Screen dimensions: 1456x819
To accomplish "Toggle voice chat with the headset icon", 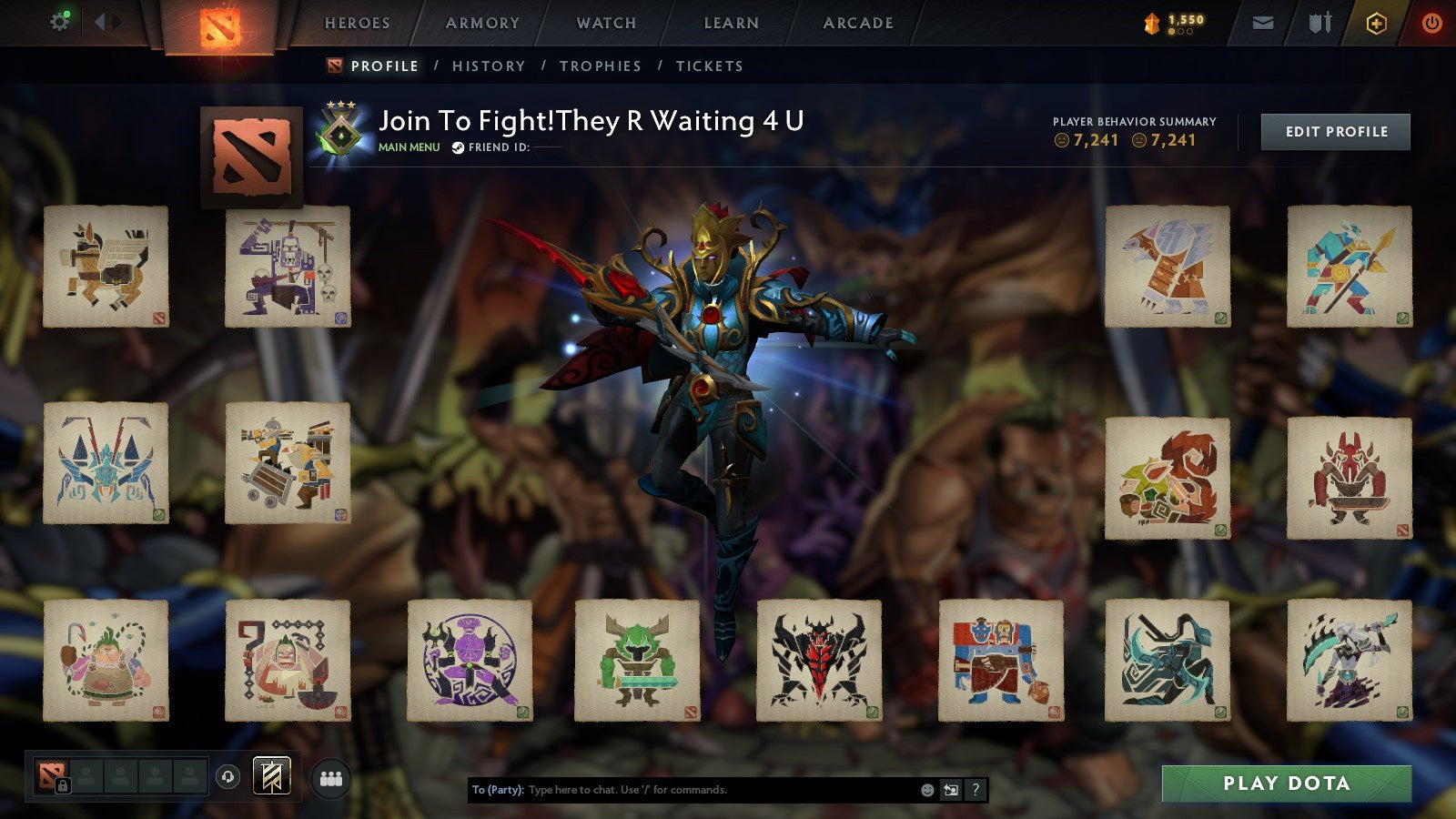I will tap(227, 777).
